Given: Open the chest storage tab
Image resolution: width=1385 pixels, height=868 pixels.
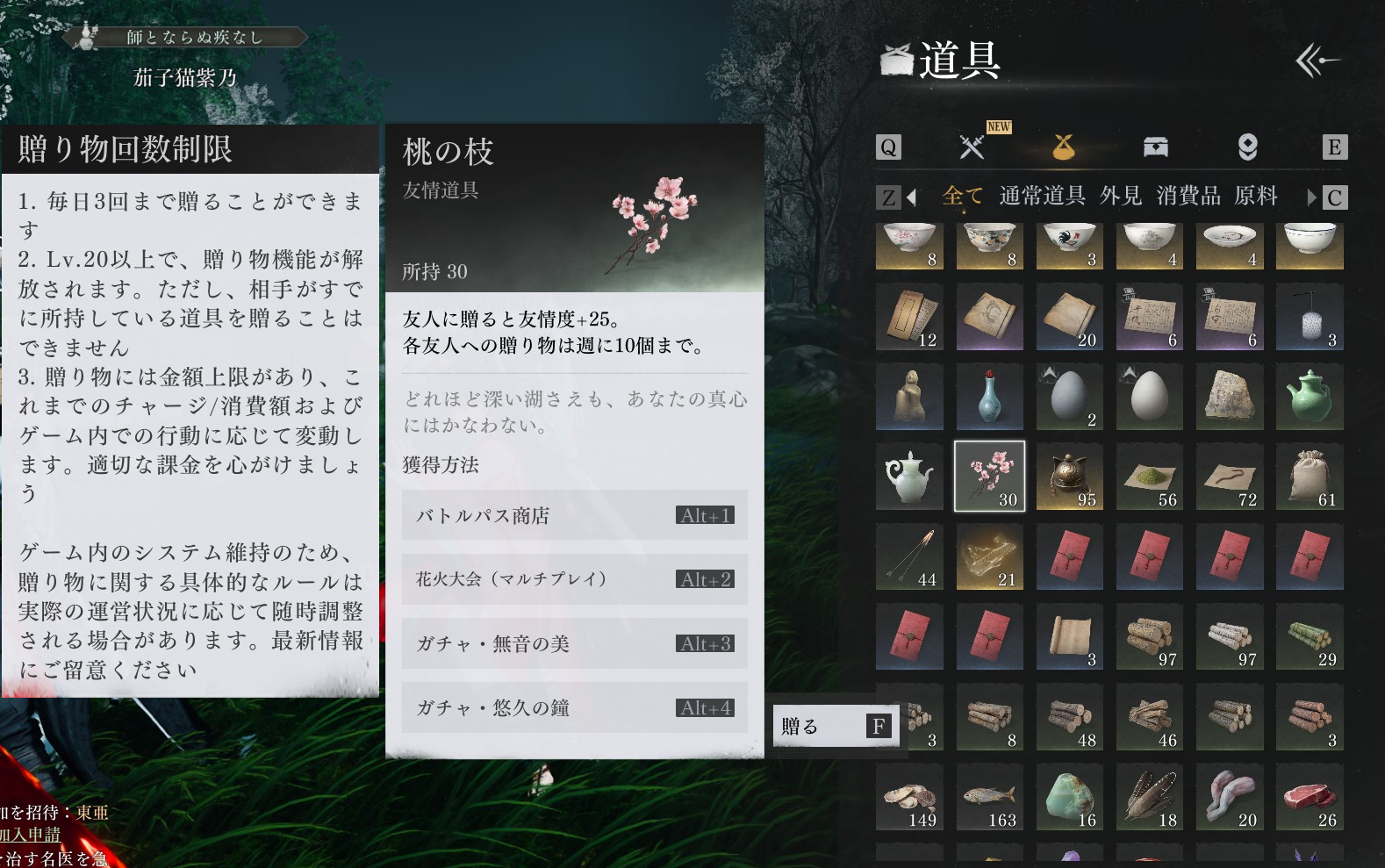Looking at the screenshot, I should pos(1155,147).
